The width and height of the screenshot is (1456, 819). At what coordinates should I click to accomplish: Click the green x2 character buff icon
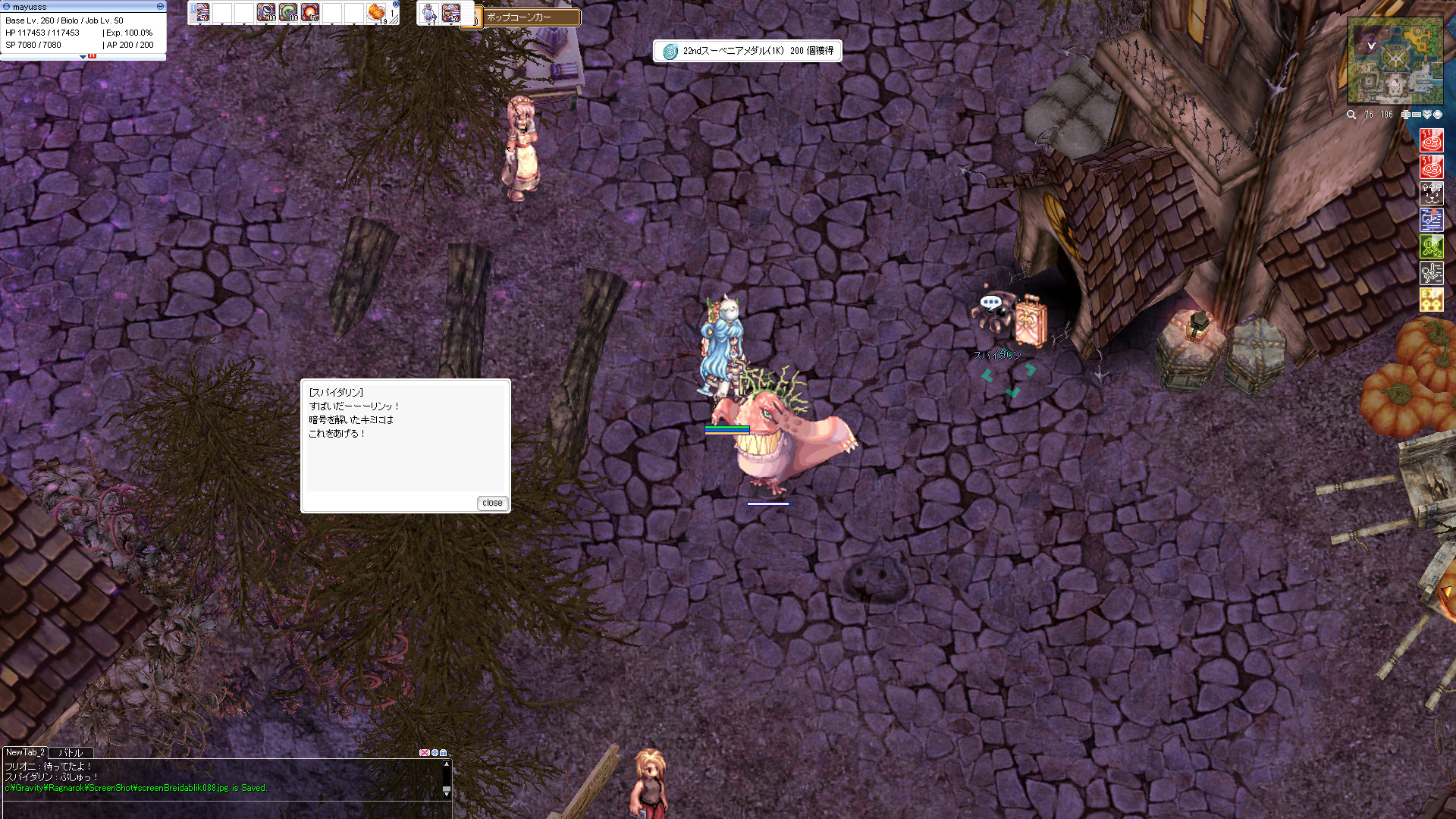[1431, 246]
